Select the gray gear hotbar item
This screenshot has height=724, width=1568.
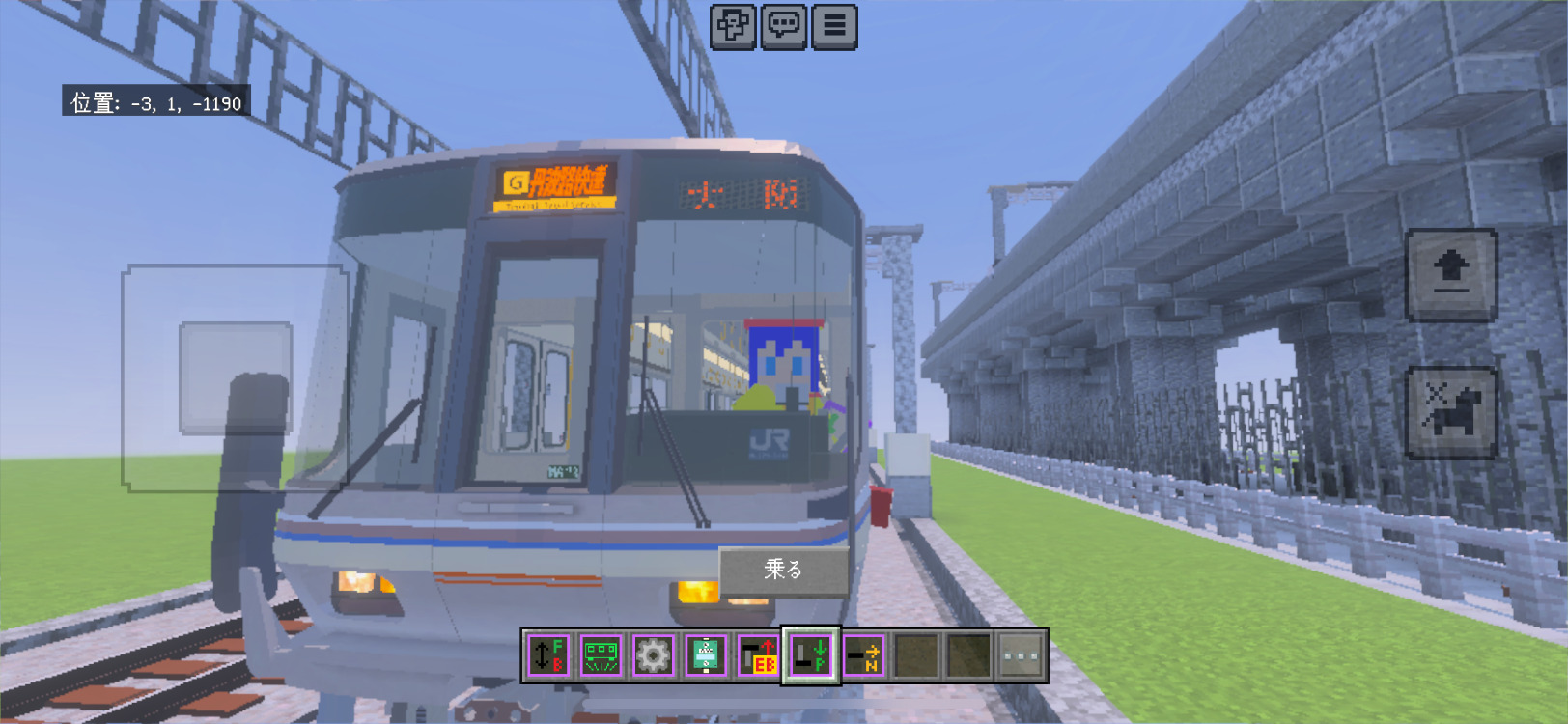tap(653, 656)
